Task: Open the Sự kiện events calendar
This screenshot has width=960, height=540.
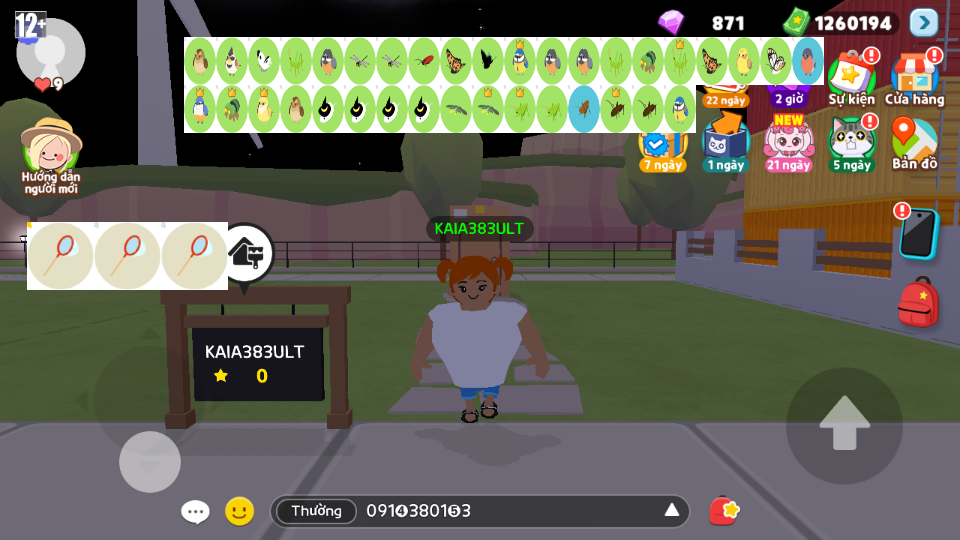Action: (x=851, y=78)
